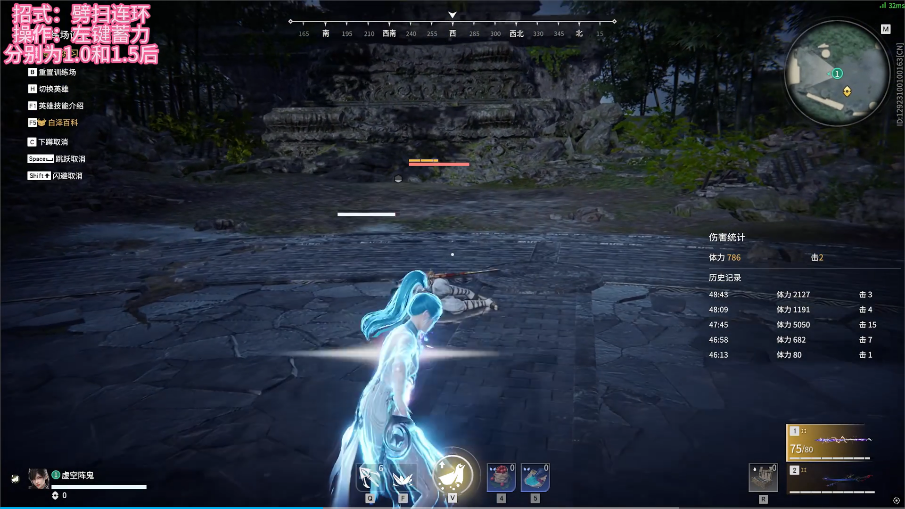Screen dimensions: 905x509
Task: Use the blue item in slot 5
Action: [x=535, y=477]
